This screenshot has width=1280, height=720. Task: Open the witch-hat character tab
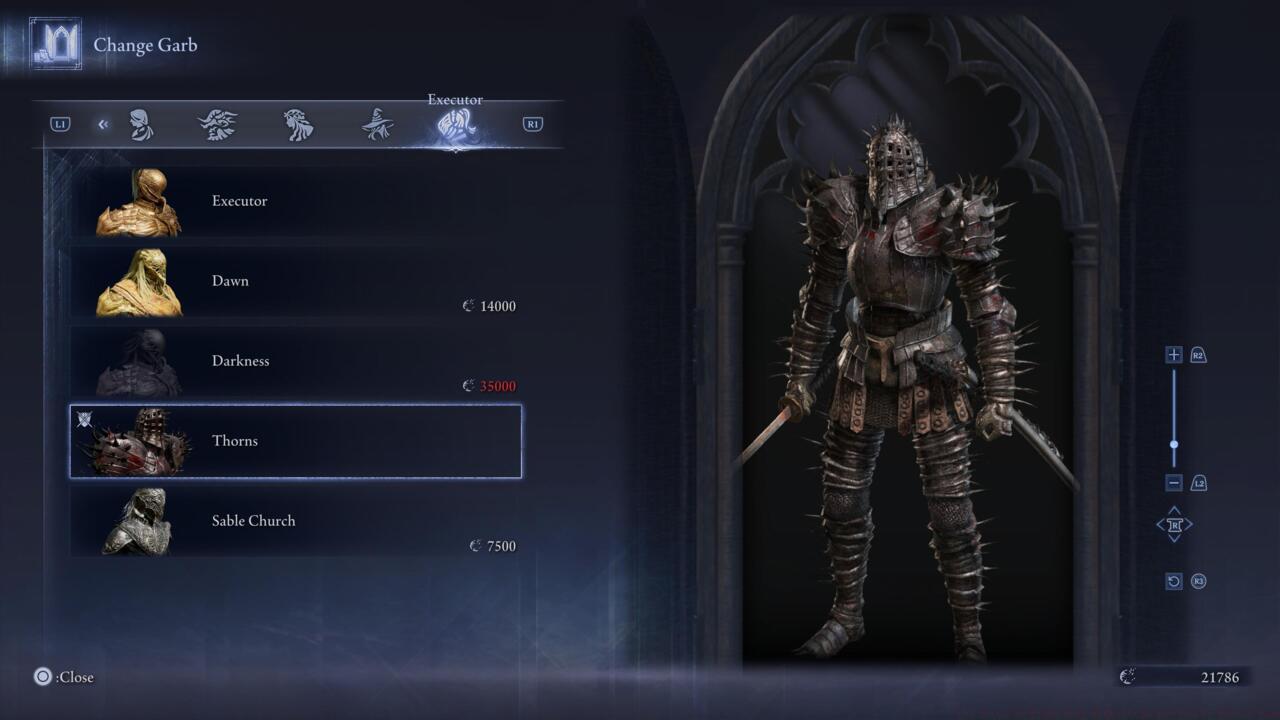pyautogui.click(x=377, y=125)
